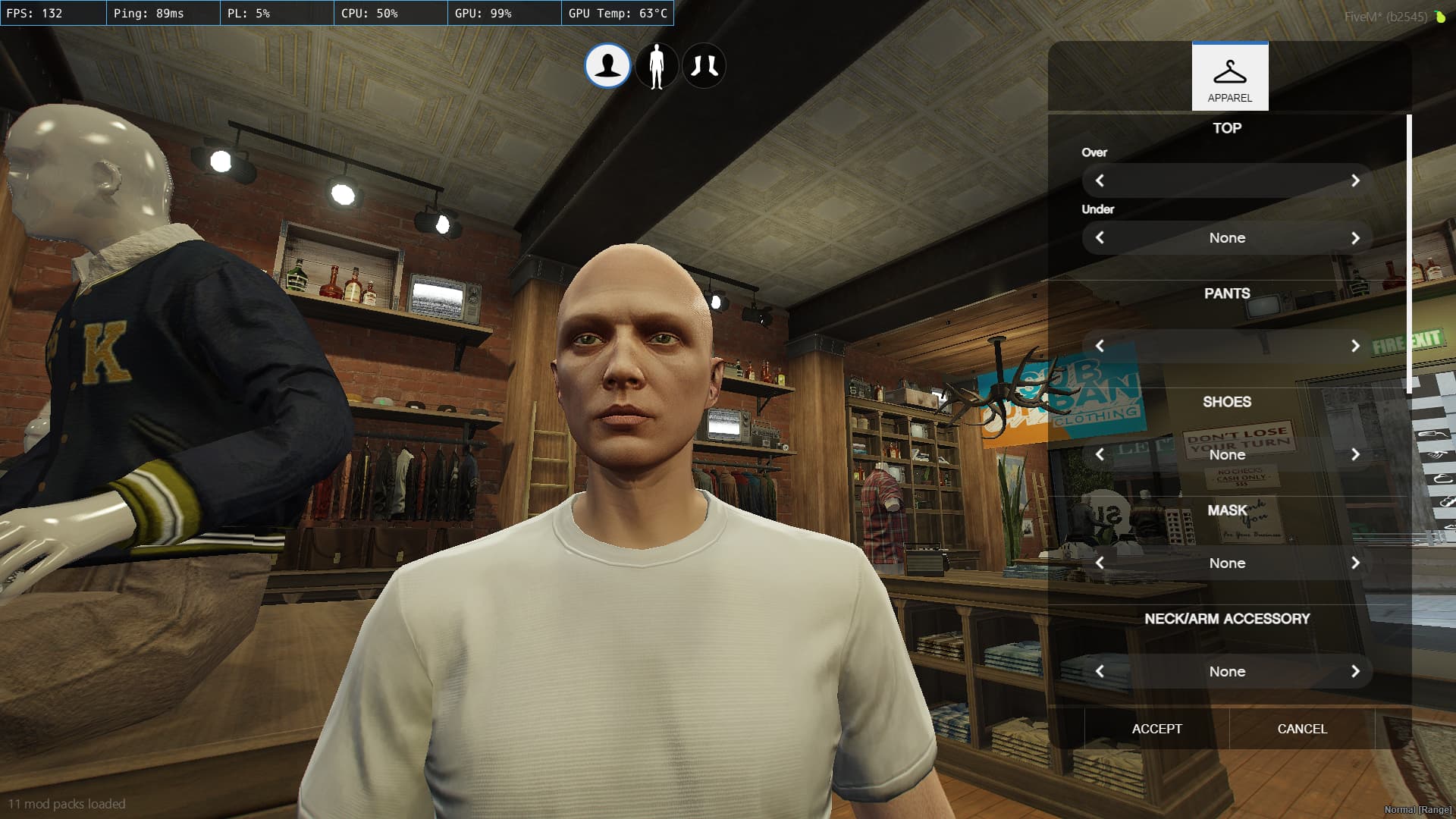Click the ACCEPT button
This screenshot has width=1456, height=819.
pyautogui.click(x=1156, y=729)
